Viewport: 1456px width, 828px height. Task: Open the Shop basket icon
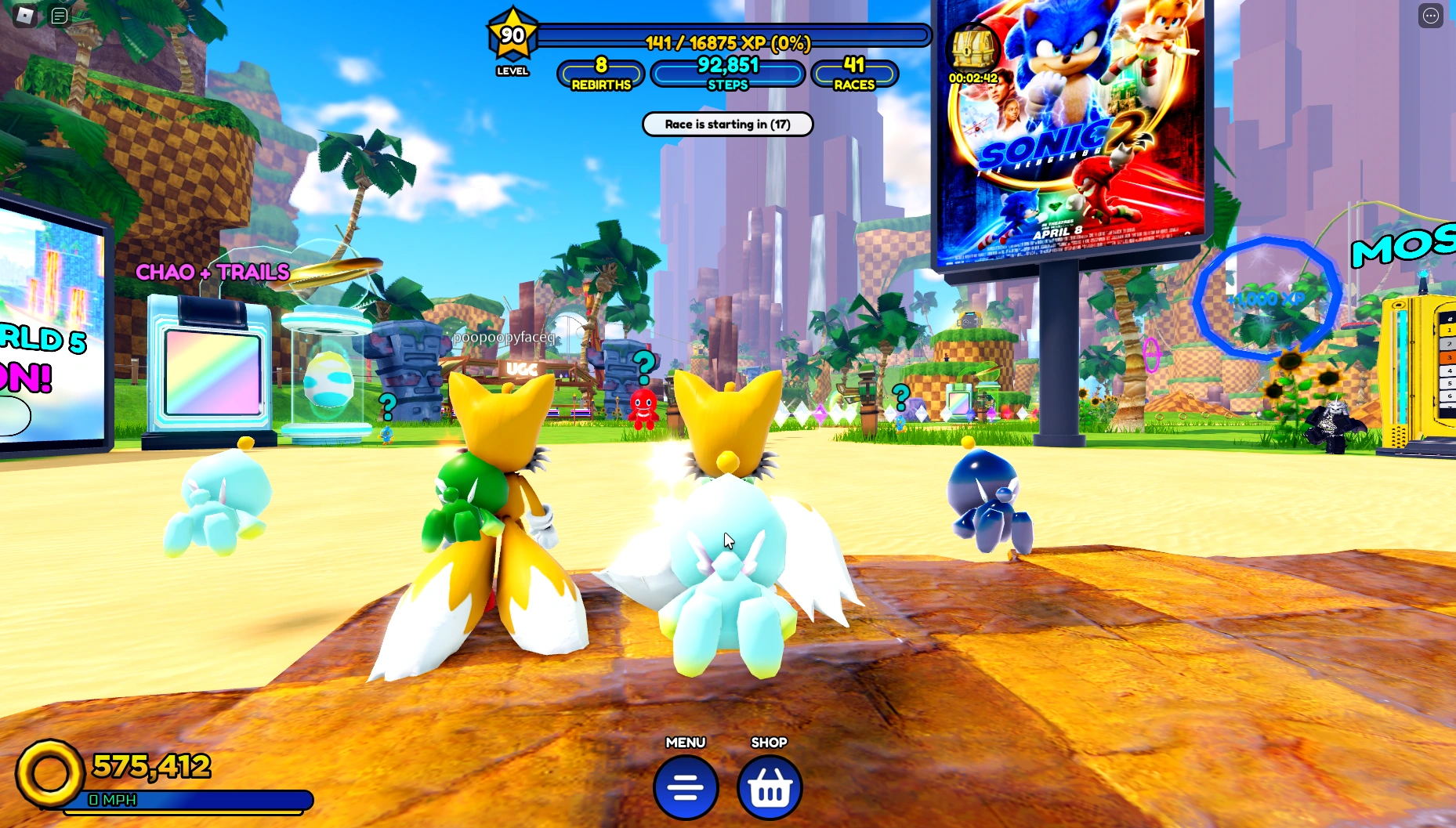pos(769,788)
